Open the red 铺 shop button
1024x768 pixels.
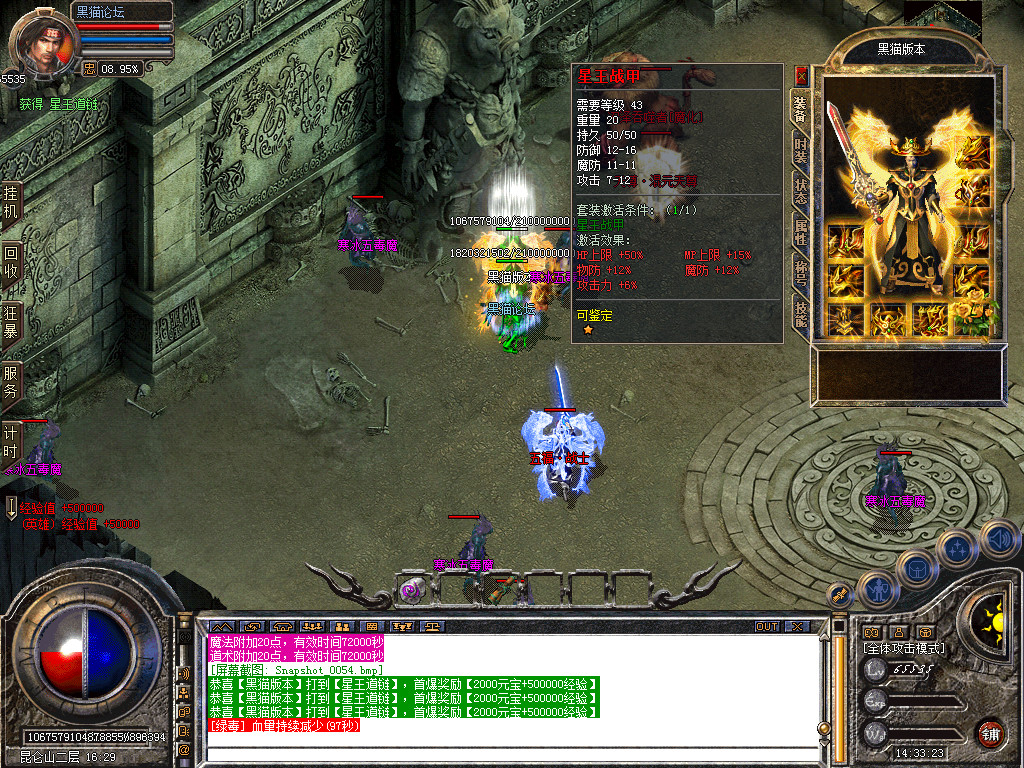[x=990, y=733]
